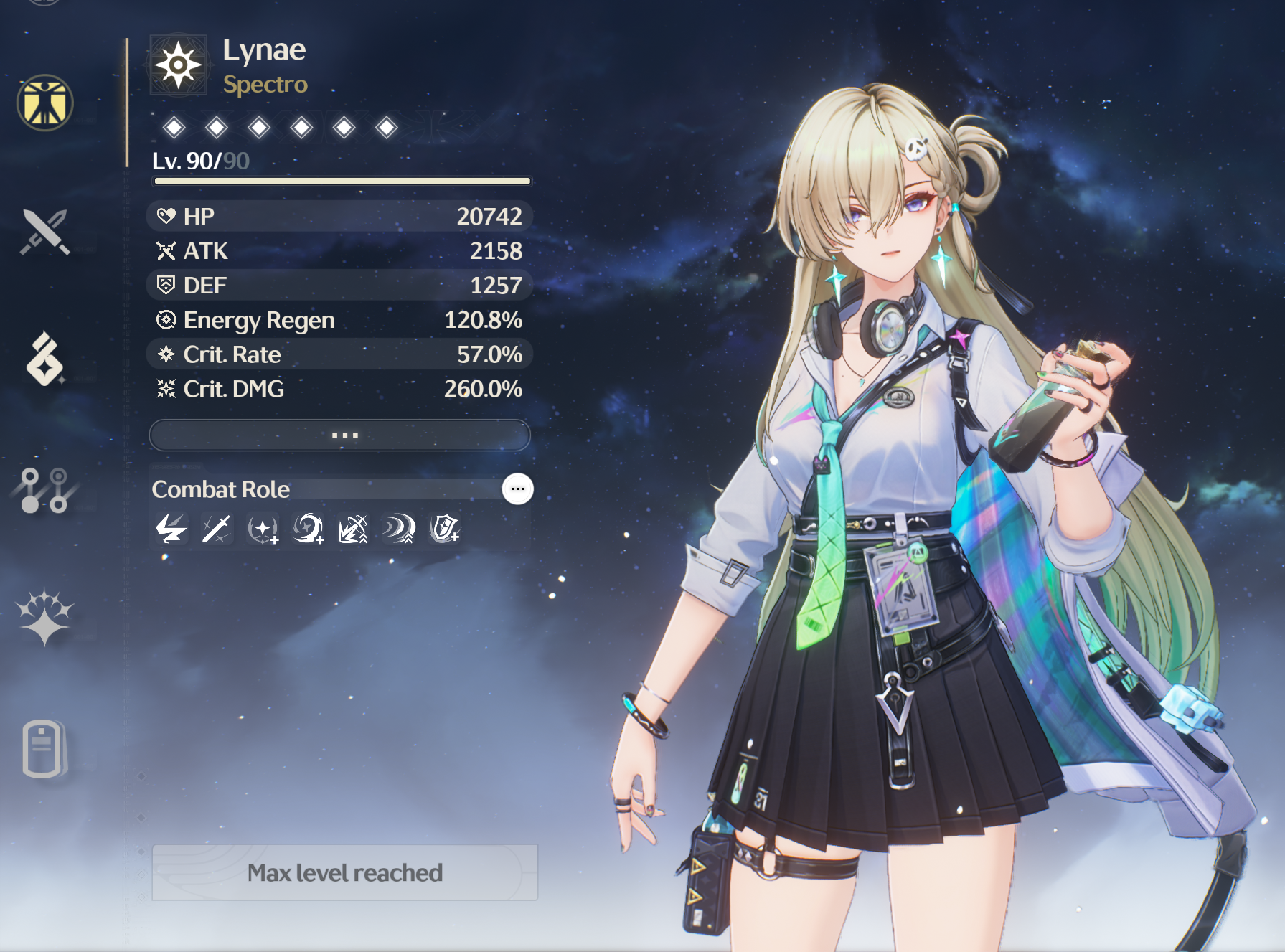Show Combat Role details with the round button
The width and height of the screenshot is (1285, 952).
(x=517, y=489)
